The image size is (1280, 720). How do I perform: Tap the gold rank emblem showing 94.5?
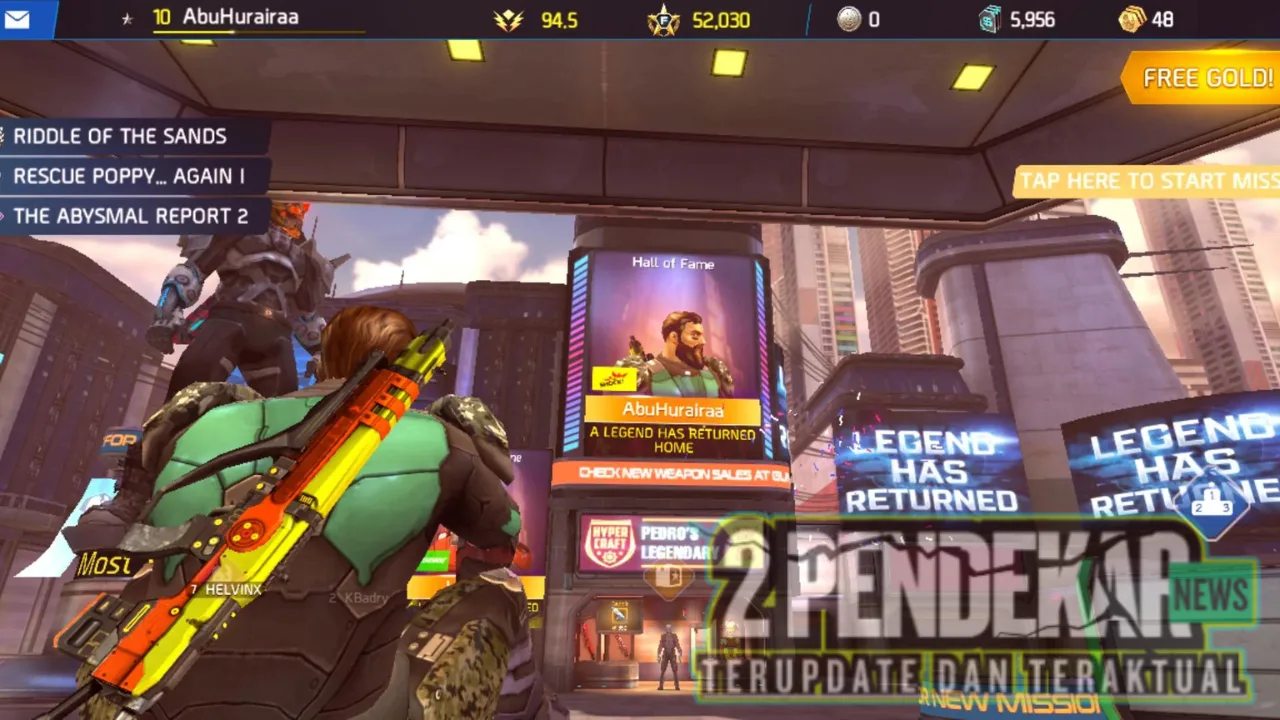click(510, 20)
